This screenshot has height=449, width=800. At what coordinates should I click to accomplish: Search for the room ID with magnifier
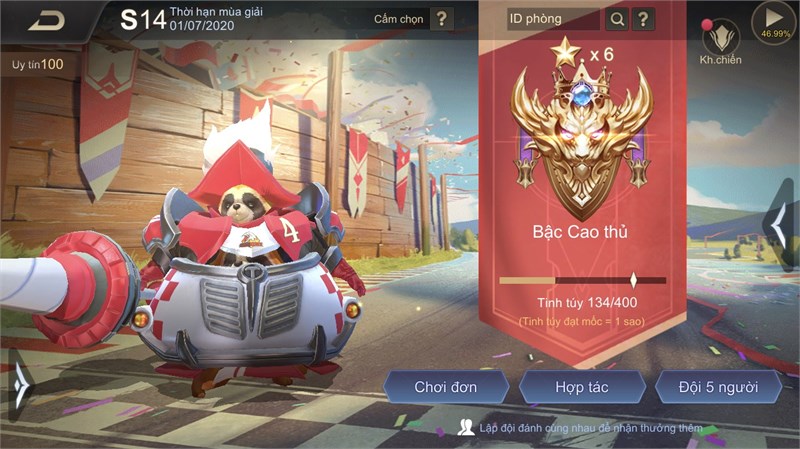click(618, 19)
